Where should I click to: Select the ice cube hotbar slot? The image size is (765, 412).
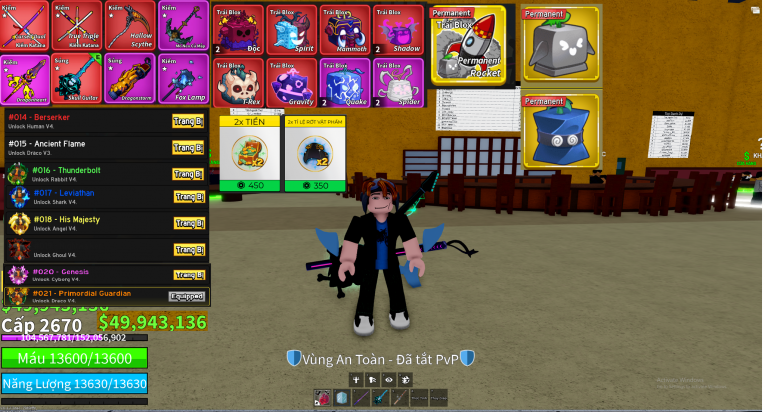point(342,398)
